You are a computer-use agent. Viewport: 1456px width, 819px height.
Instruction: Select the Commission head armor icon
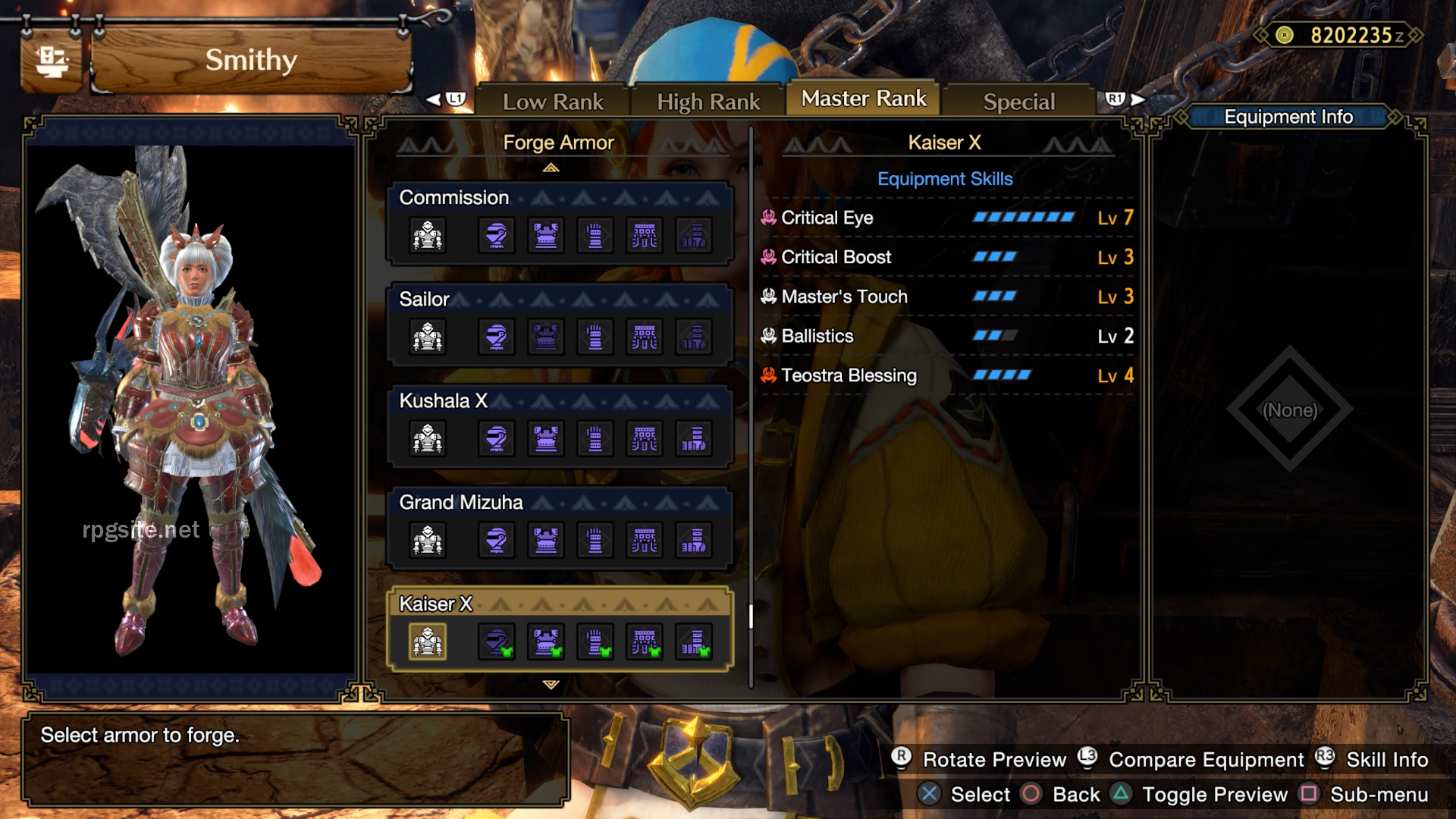495,234
